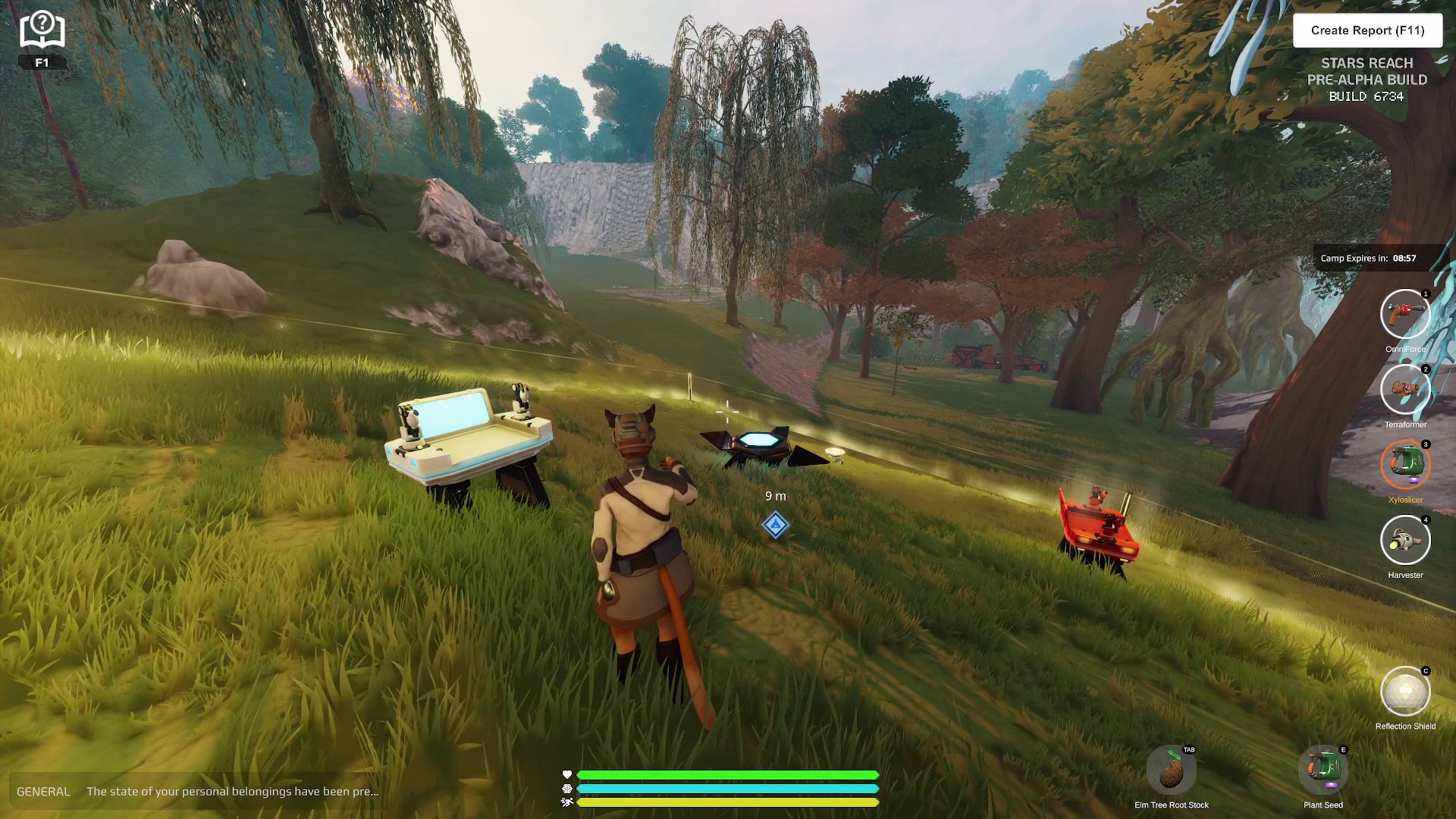Select the OmniForce tool slot

(1404, 314)
